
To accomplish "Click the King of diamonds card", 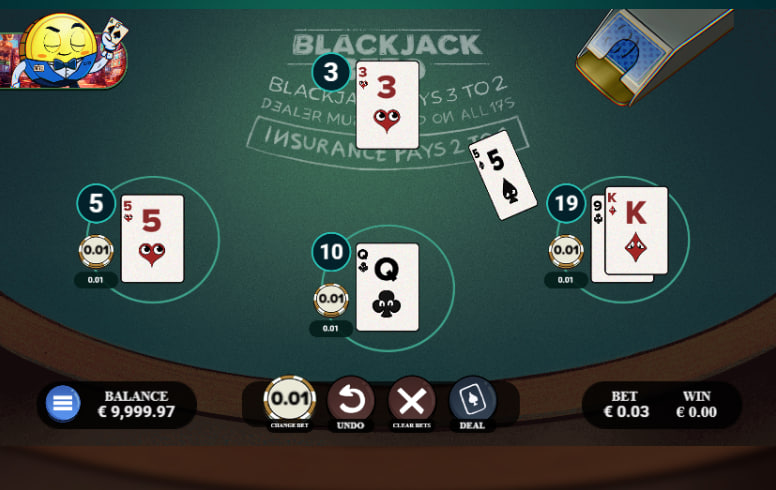I will (636, 230).
